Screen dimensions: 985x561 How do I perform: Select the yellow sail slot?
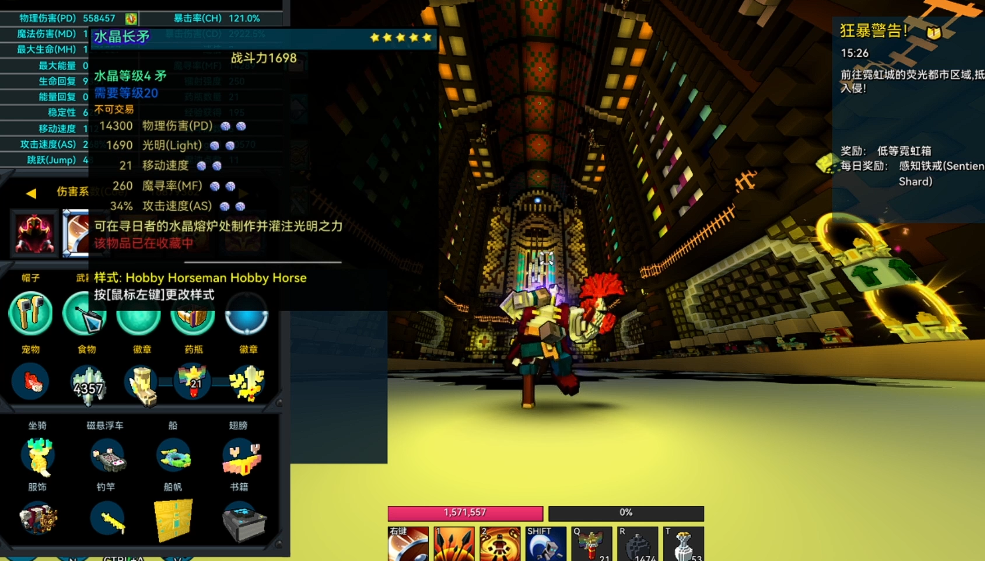coord(174,520)
